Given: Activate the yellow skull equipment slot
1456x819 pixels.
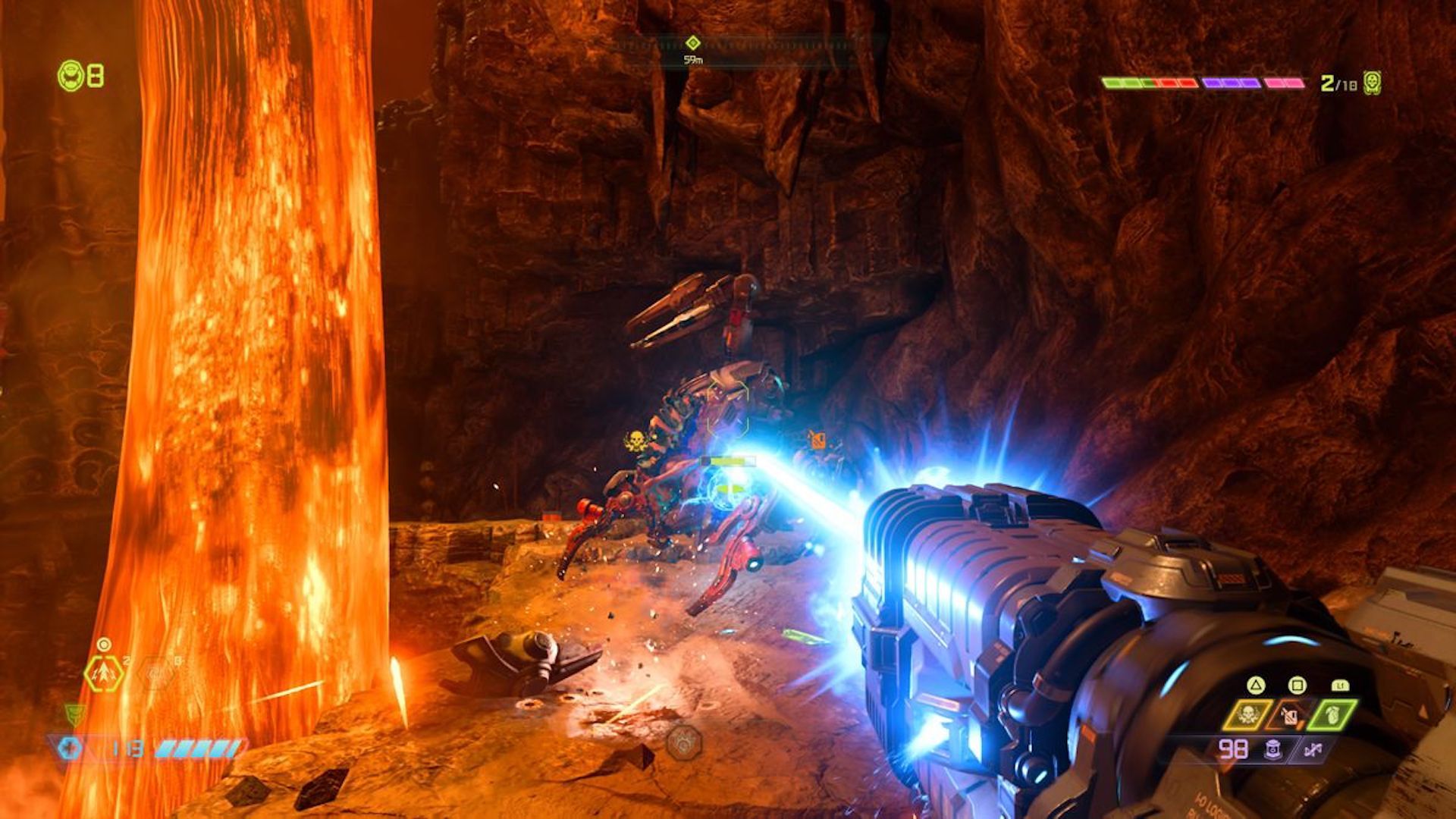Looking at the screenshot, I should (1247, 715).
